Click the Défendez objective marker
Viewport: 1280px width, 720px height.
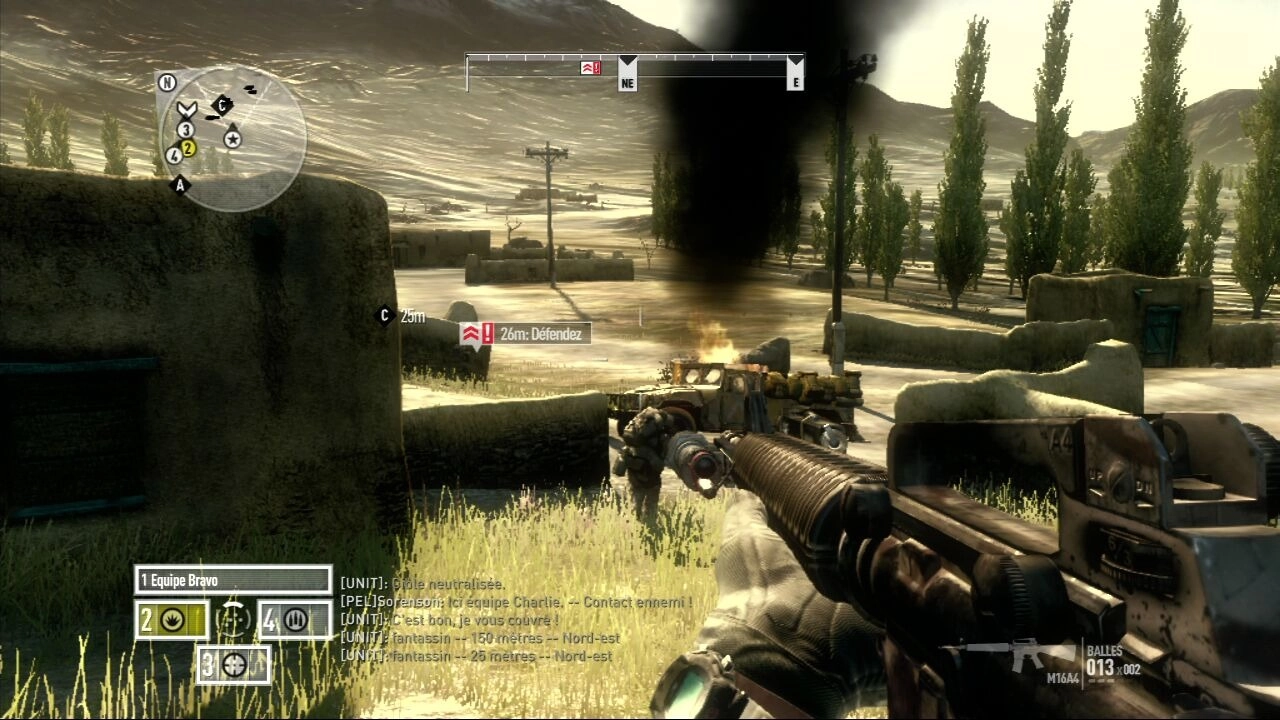pos(525,333)
